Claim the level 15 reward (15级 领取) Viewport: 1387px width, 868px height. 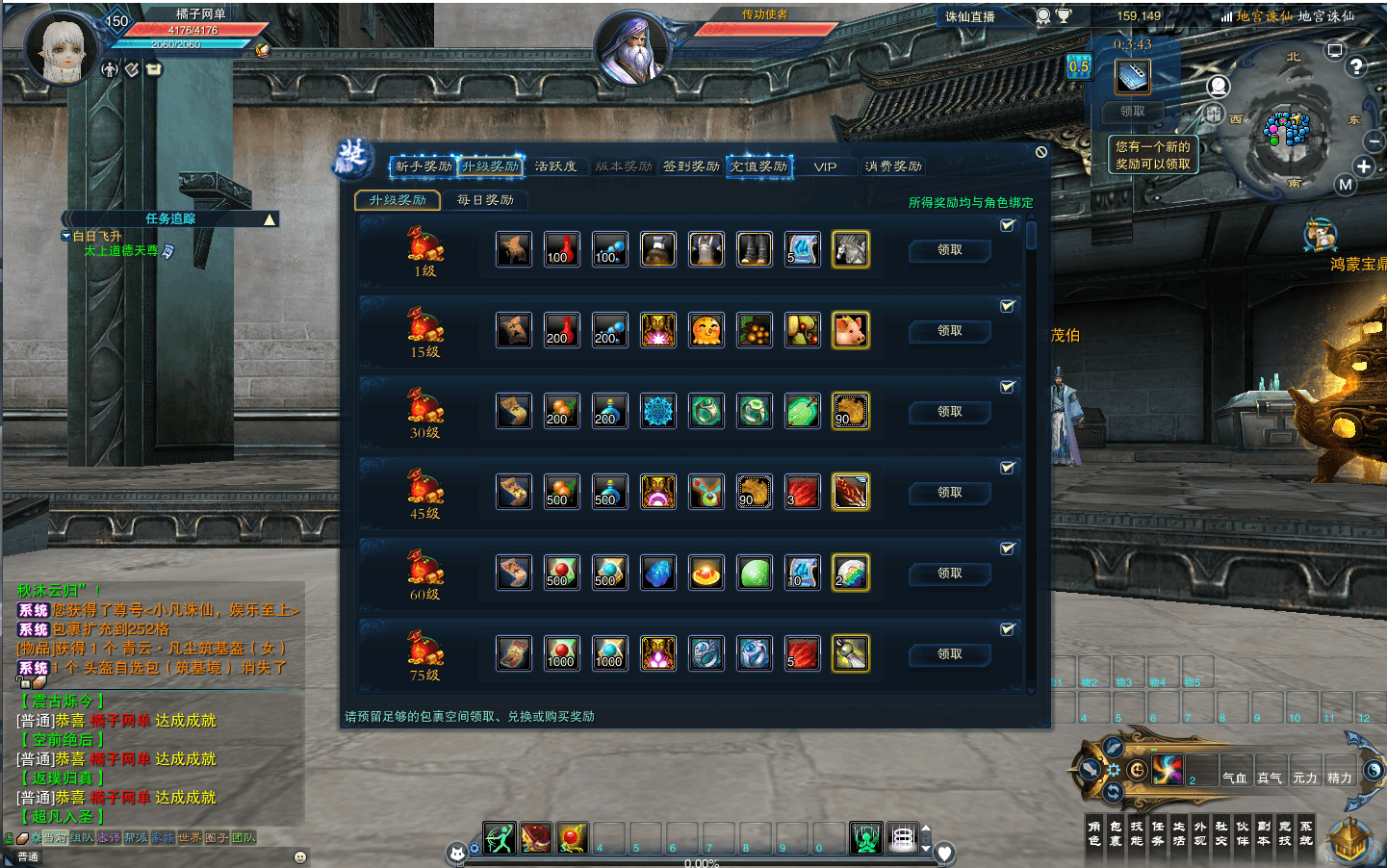pyautogui.click(x=949, y=331)
